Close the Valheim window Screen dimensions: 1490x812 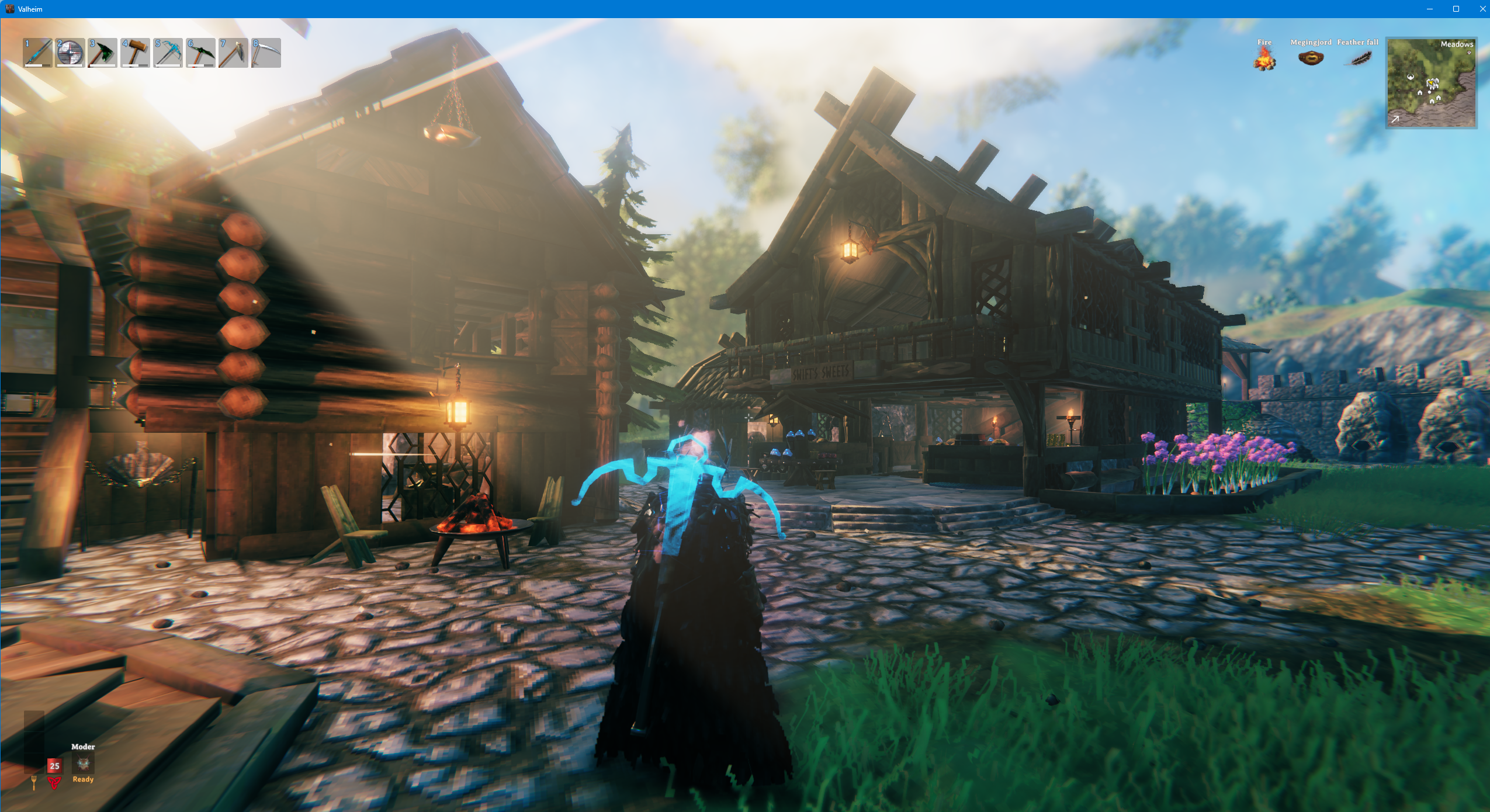[x=1482, y=9]
